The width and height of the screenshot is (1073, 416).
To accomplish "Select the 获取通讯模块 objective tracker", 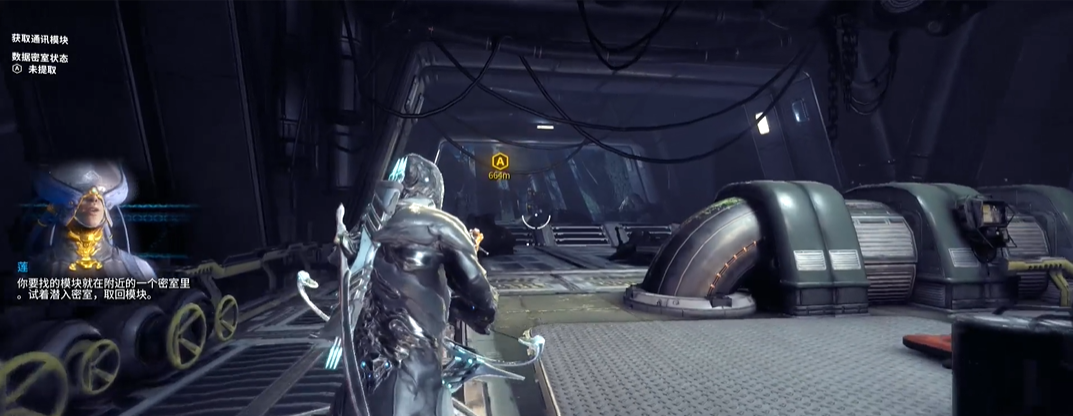I will (x=42, y=38).
